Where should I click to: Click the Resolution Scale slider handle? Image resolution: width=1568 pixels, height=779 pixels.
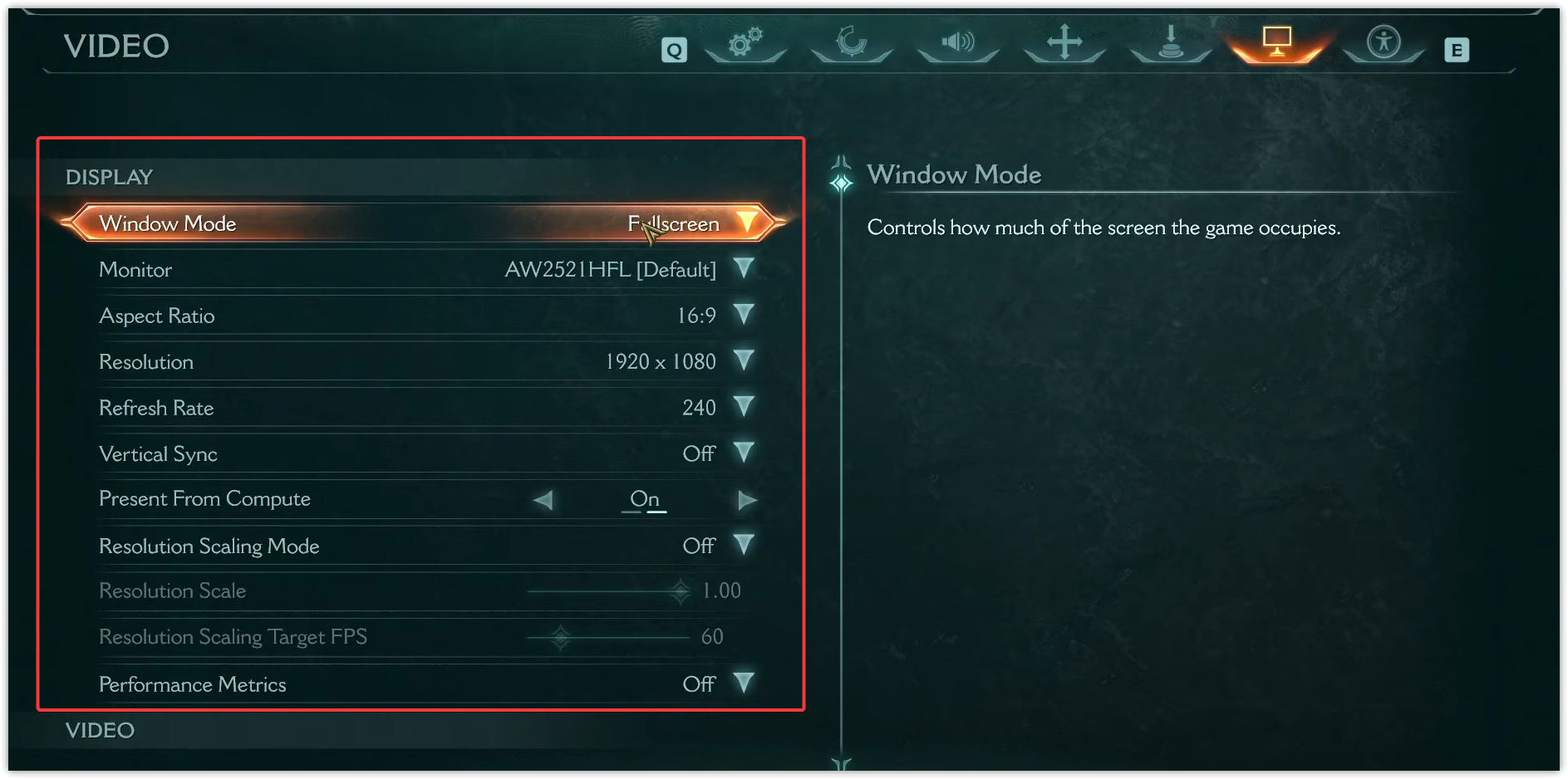click(681, 591)
